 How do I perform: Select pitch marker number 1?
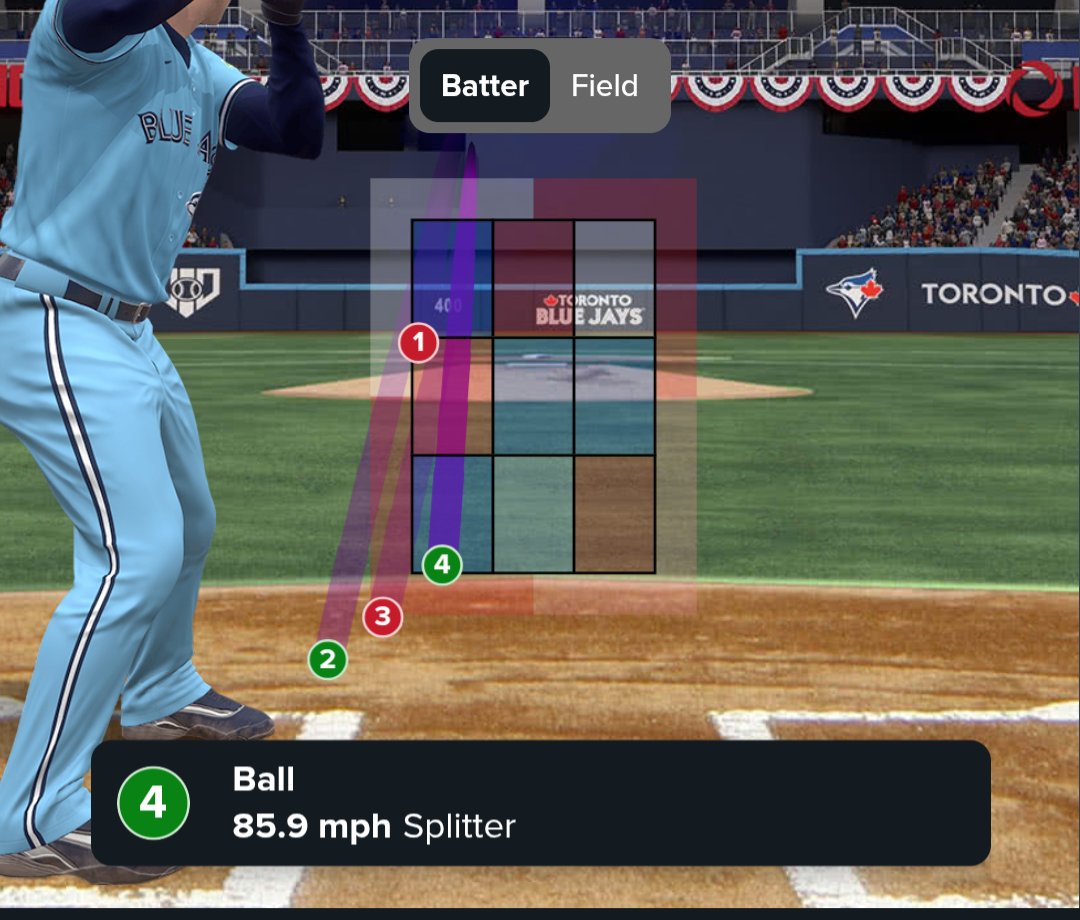point(419,343)
